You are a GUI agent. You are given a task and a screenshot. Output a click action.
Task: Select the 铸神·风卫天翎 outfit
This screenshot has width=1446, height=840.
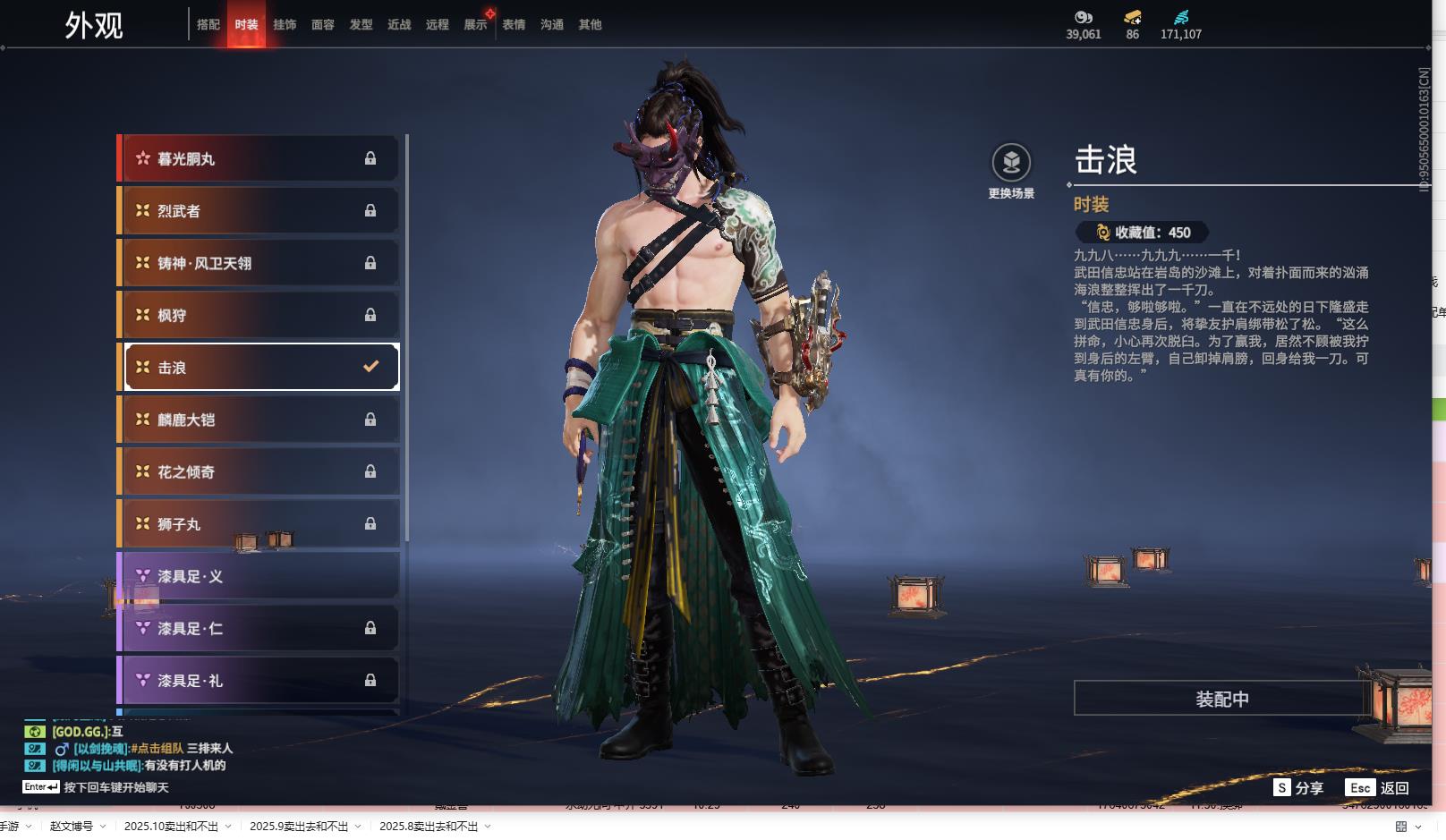click(x=259, y=263)
